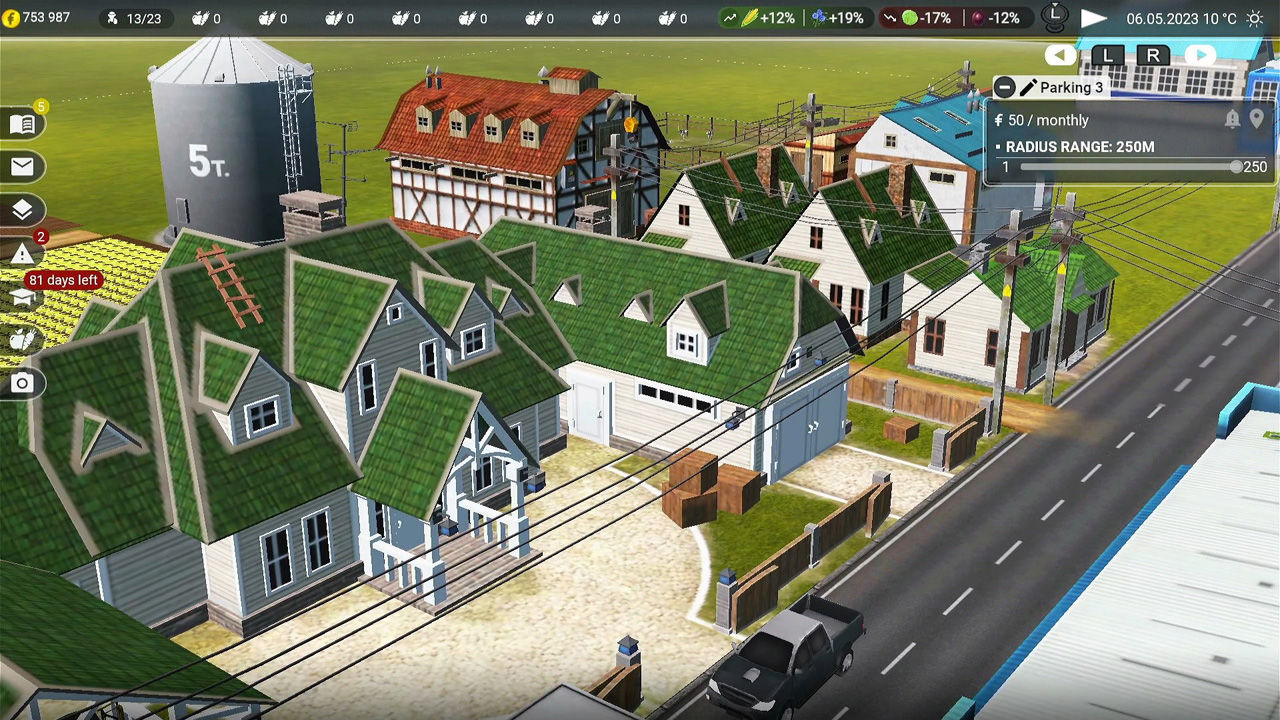
Task: Go to next building with right arrow
Action: [1199, 56]
